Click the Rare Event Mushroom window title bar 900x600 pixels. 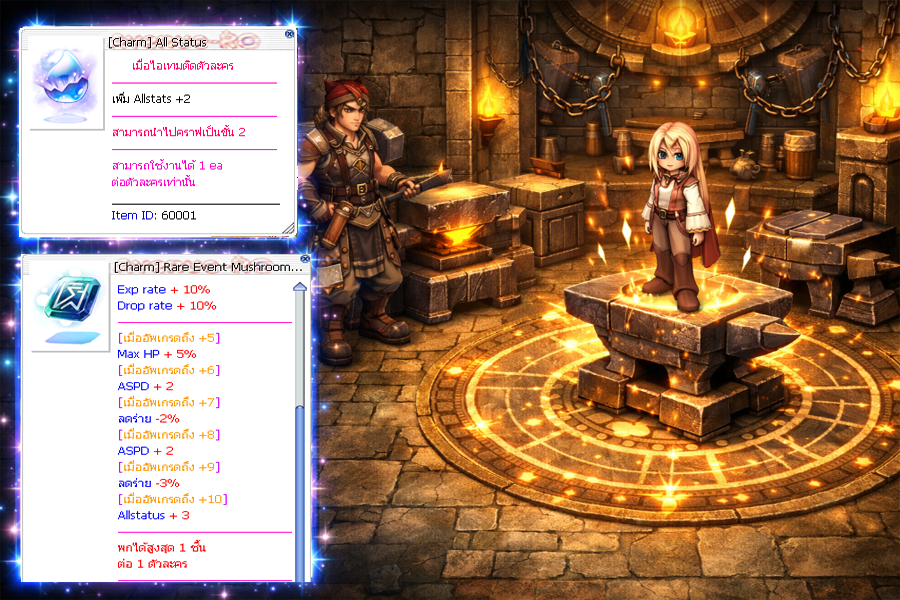(200, 267)
